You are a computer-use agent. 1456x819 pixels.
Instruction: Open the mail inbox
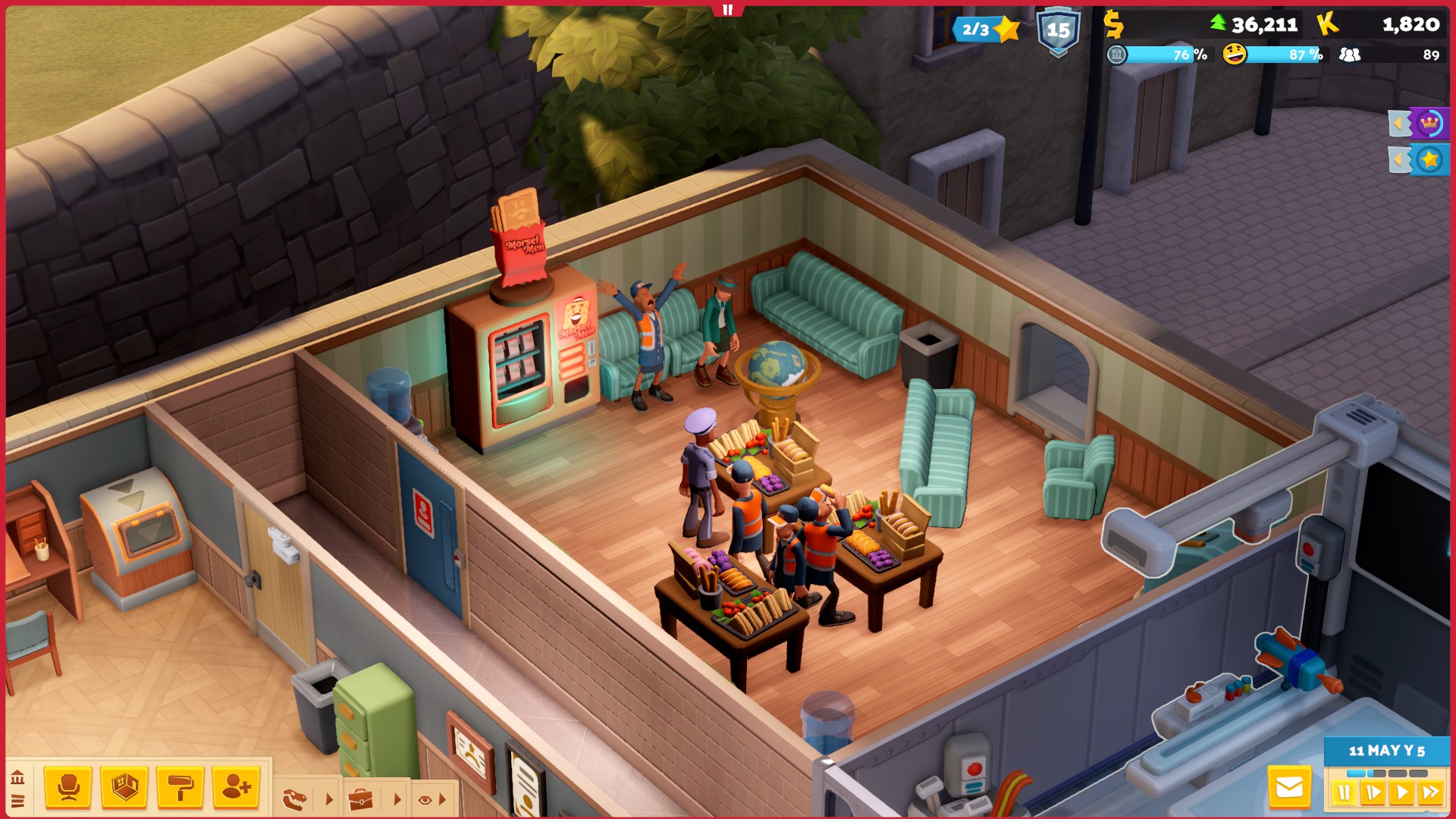pyautogui.click(x=1289, y=789)
